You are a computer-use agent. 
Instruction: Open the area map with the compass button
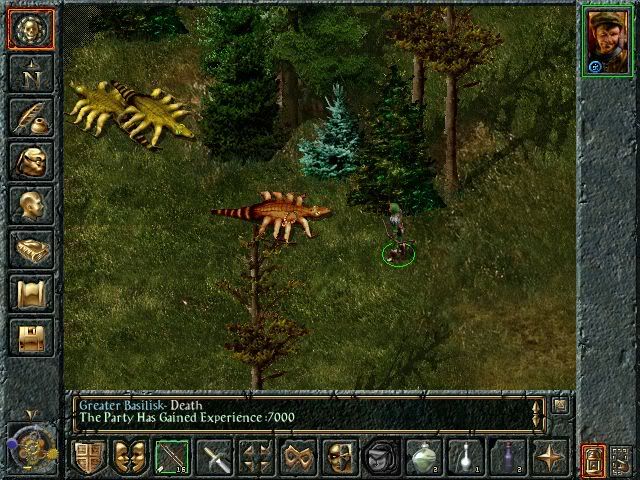29,72
